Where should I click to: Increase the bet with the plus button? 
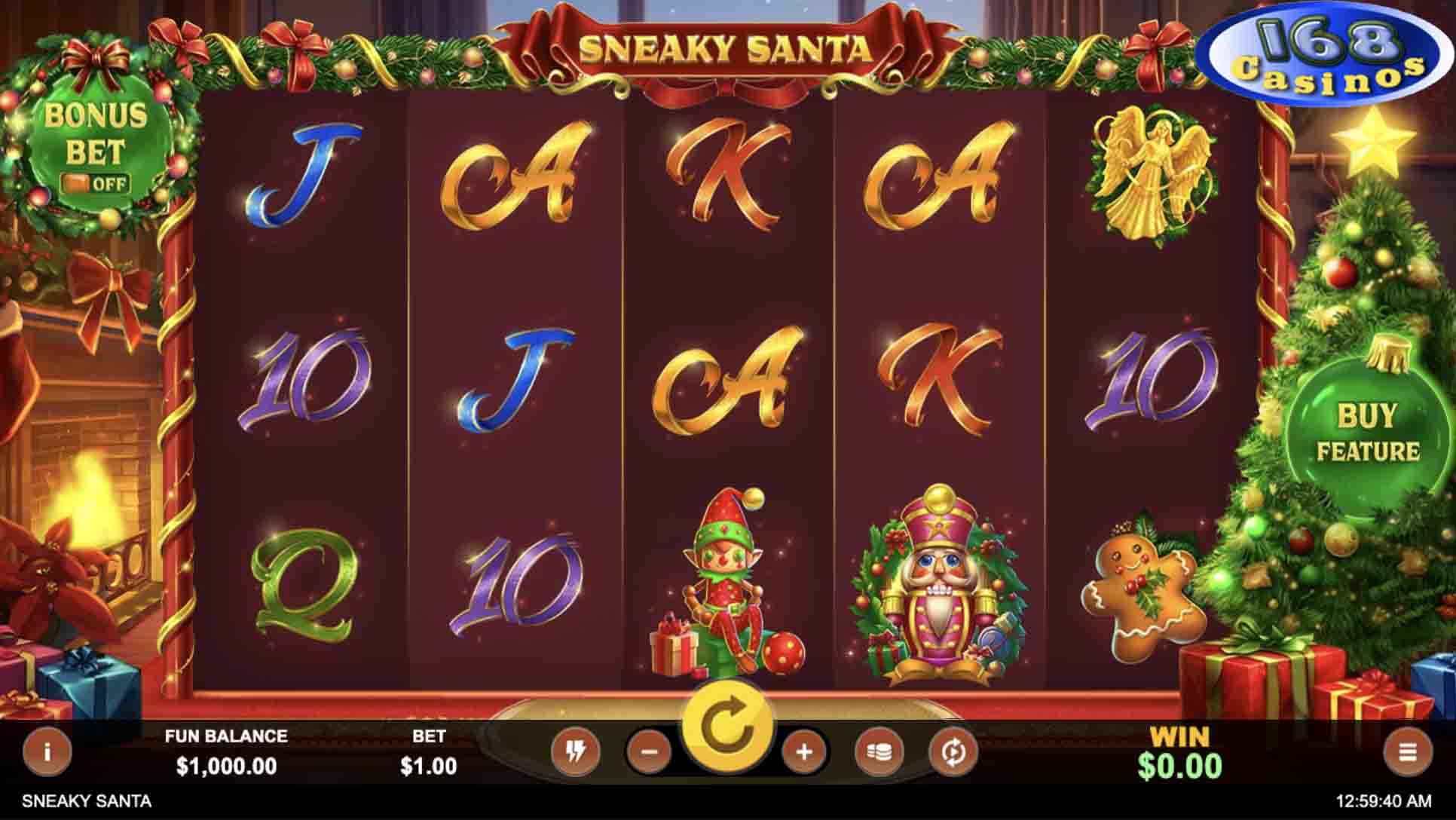tap(804, 751)
